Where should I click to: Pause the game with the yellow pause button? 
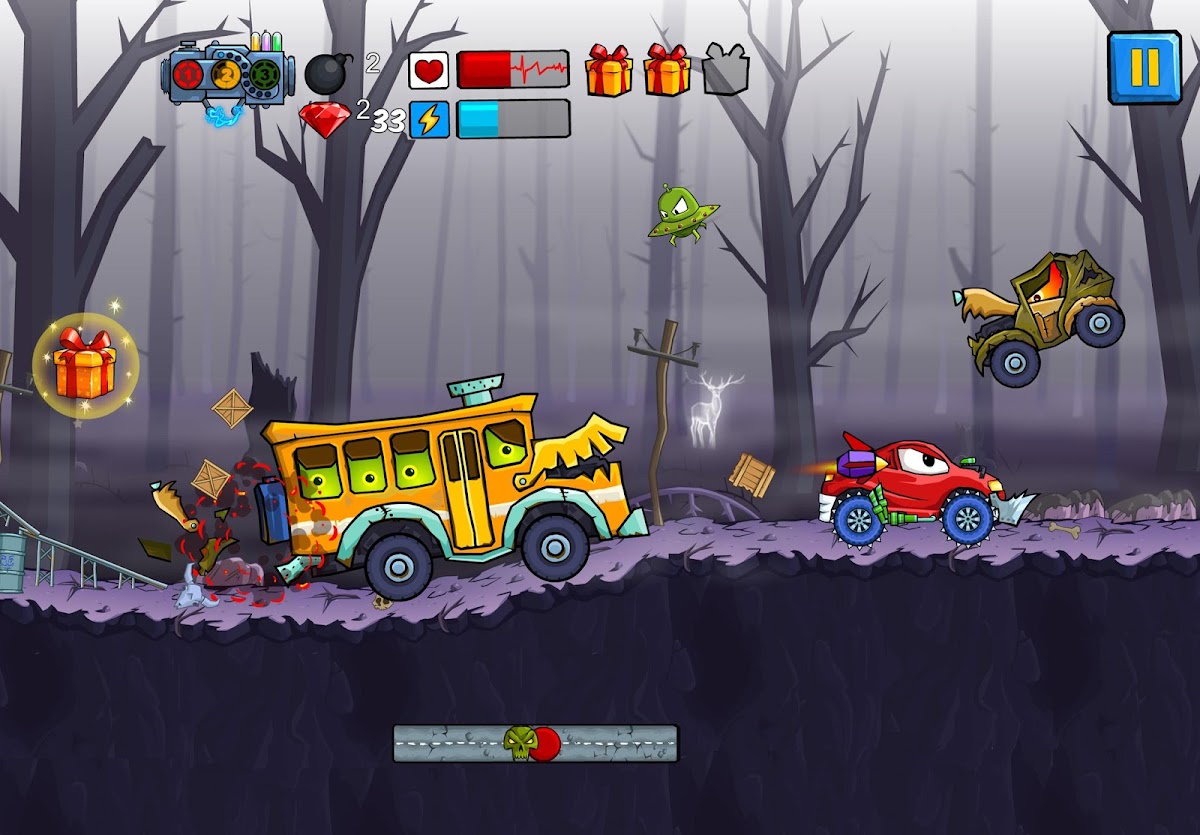[1144, 67]
